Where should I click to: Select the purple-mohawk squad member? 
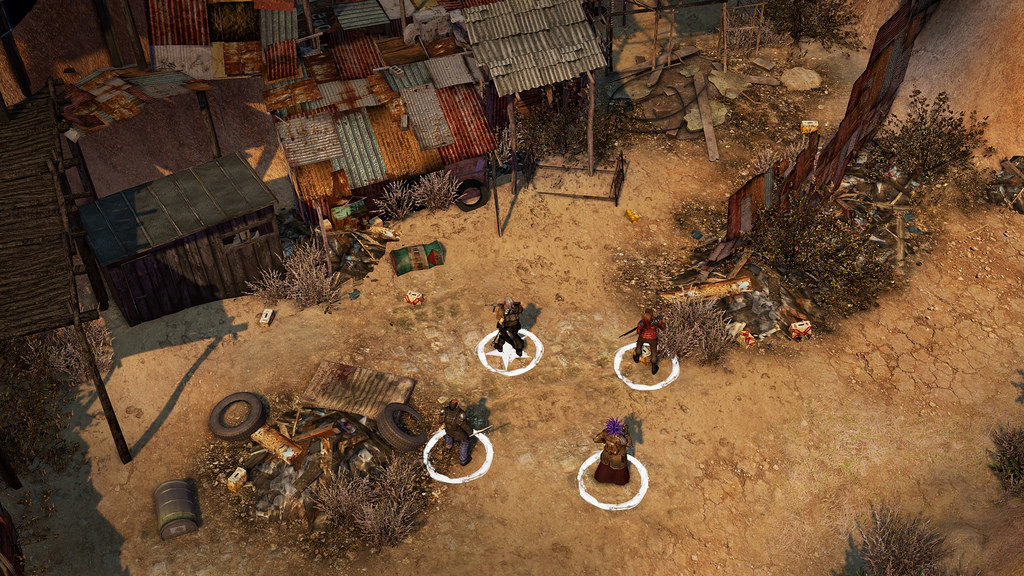[612, 454]
